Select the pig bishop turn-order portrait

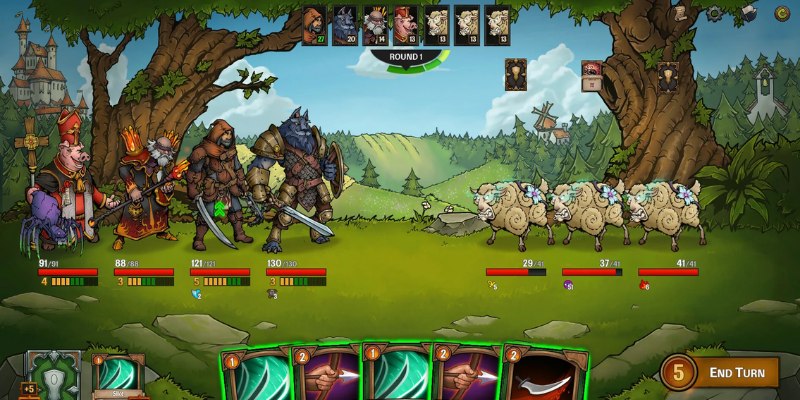point(406,24)
